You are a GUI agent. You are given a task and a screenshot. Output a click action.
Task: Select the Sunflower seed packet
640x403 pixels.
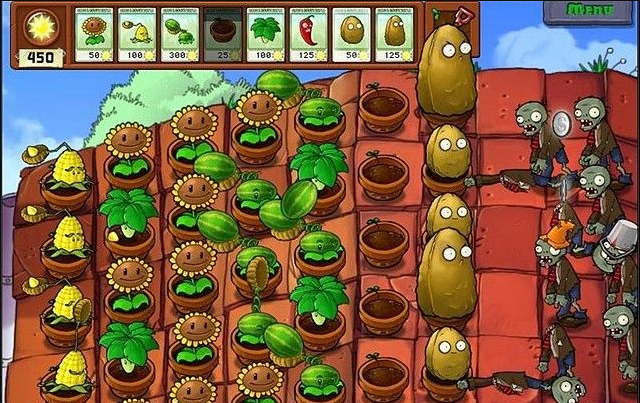point(95,33)
